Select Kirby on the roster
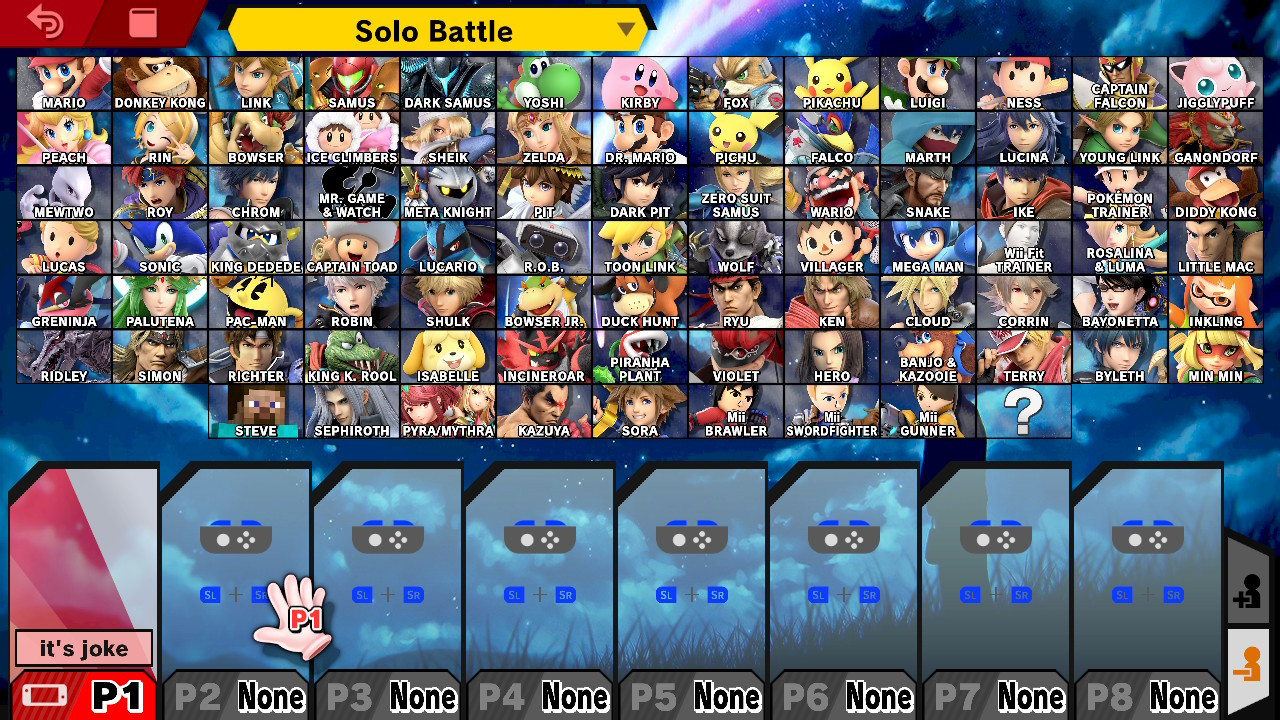Image resolution: width=1280 pixels, height=720 pixels. [639, 80]
